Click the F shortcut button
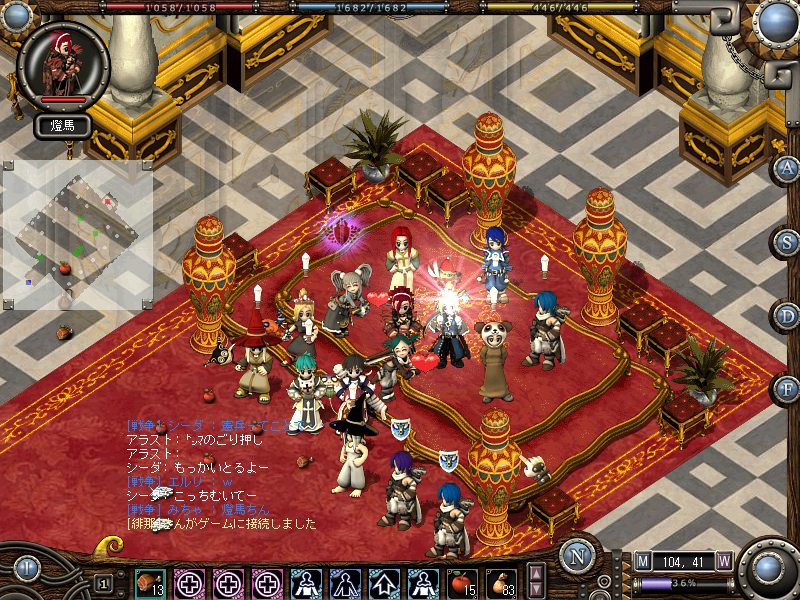The image size is (800, 600). click(788, 388)
